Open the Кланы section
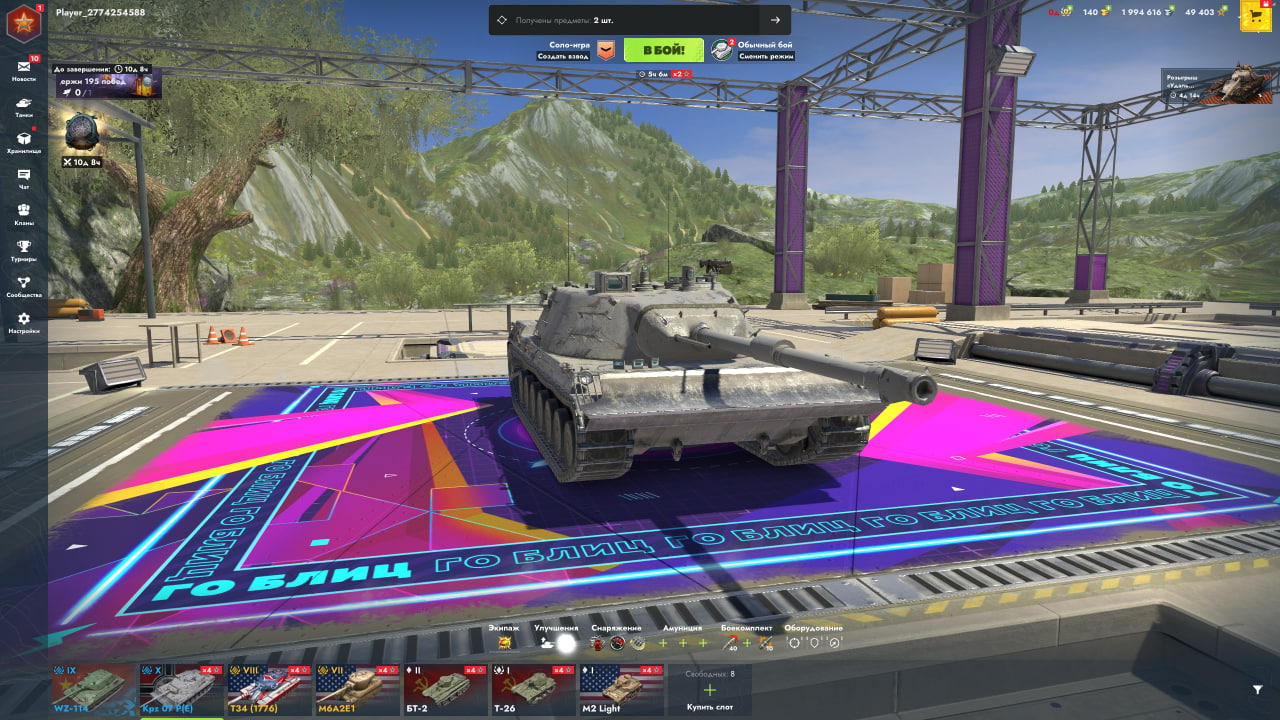 pos(24,214)
